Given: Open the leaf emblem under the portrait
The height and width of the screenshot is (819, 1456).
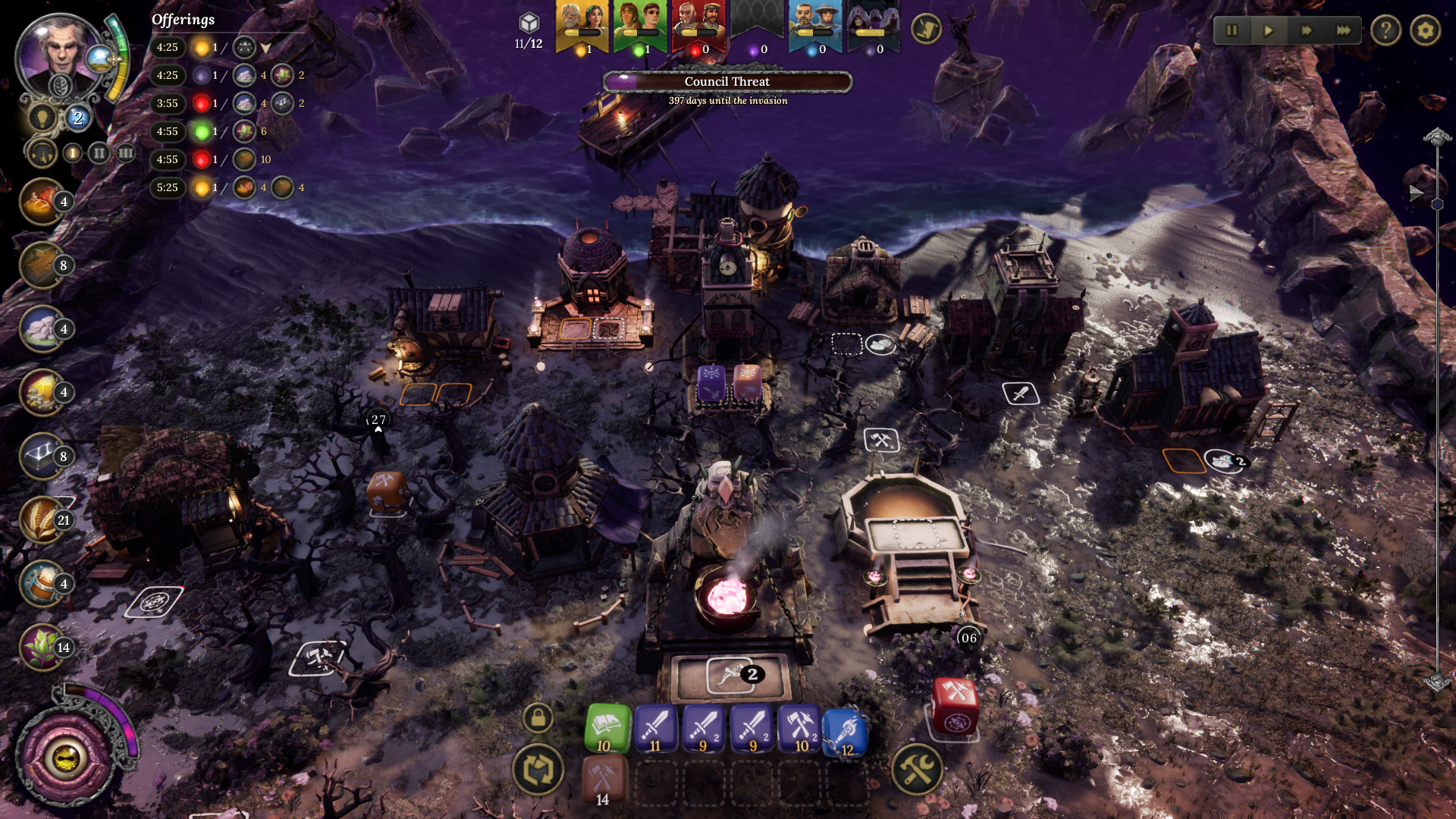Looking at the screenshot, I should 60,86.
